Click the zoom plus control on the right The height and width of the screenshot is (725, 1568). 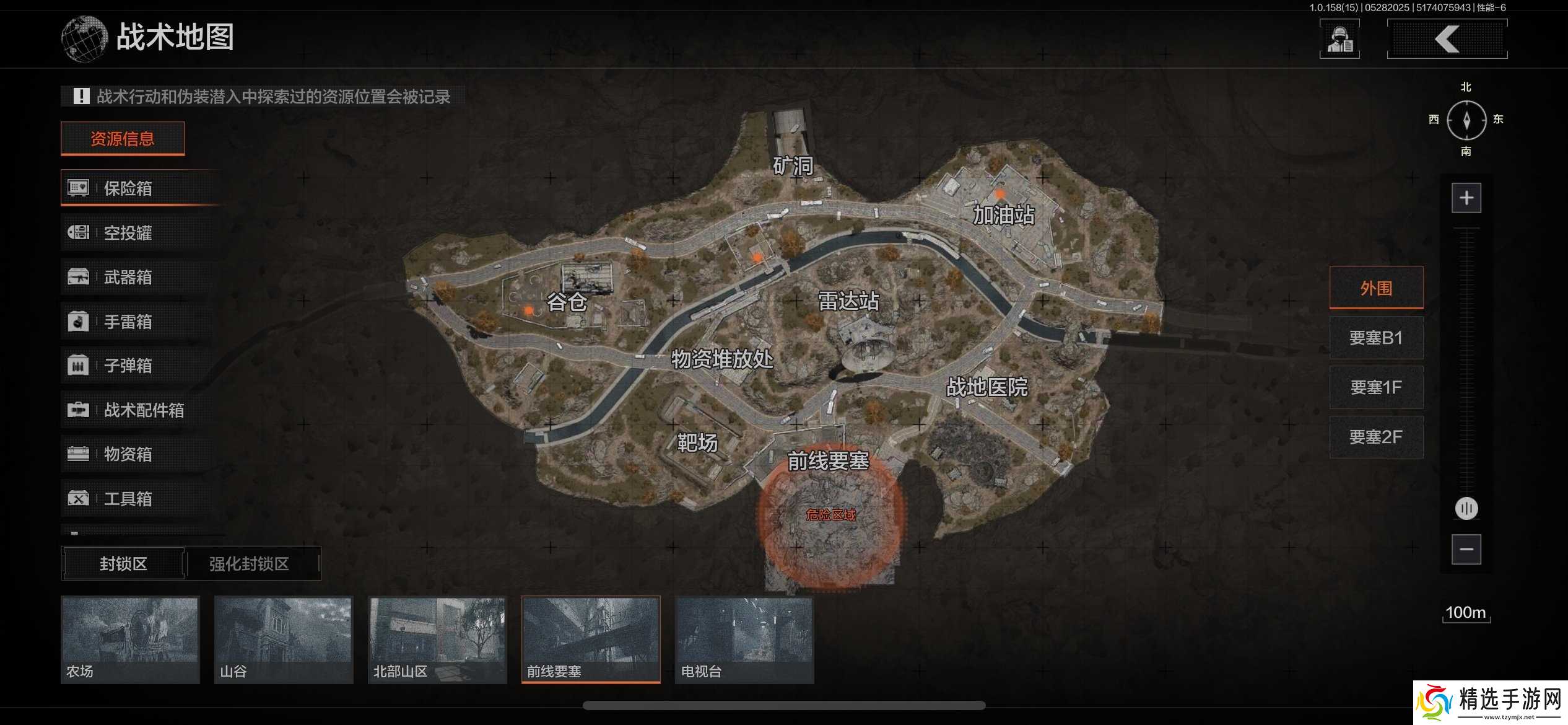coord(1466,198)
